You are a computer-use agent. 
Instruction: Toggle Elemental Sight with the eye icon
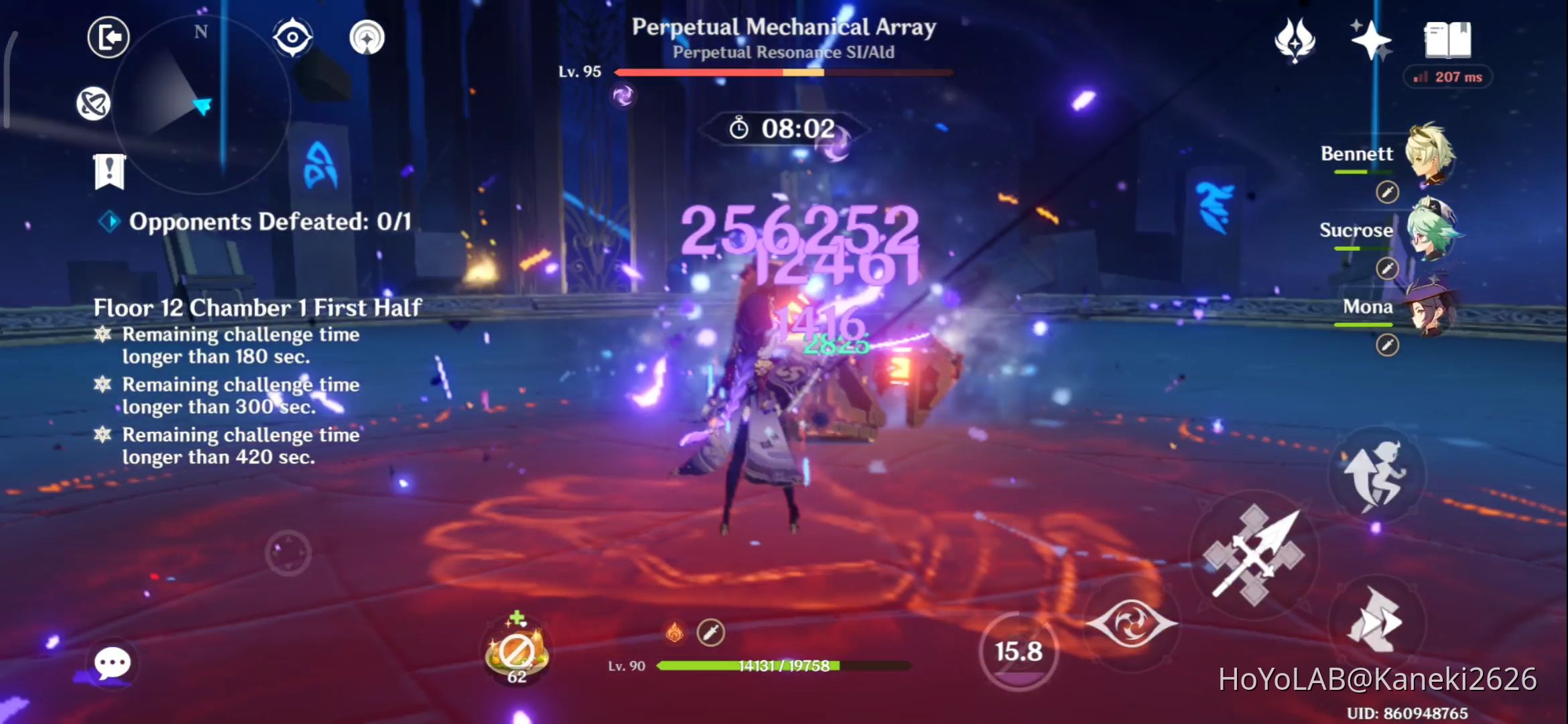291,38
